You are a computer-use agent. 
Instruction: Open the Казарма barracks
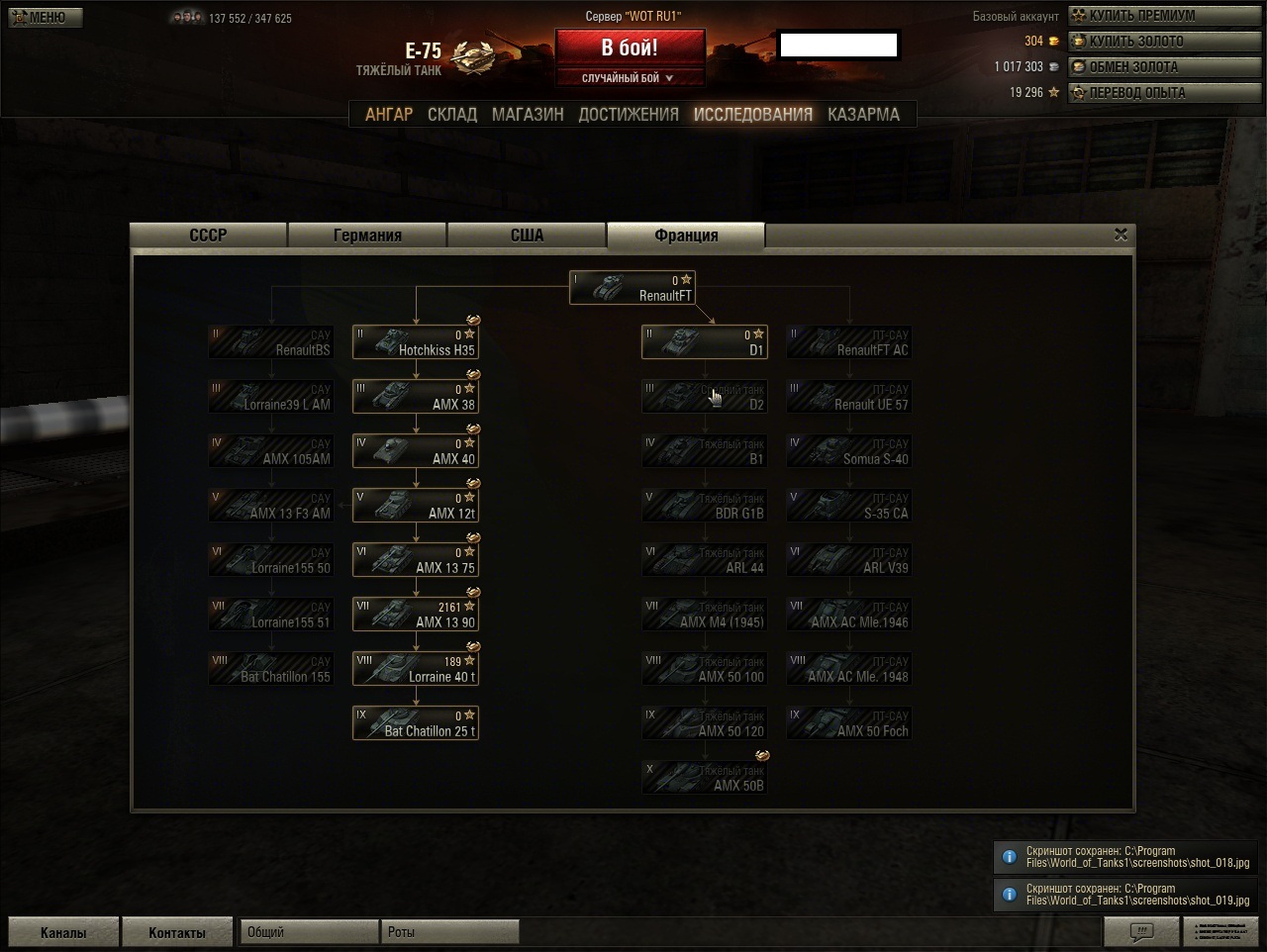click(863, 115)
